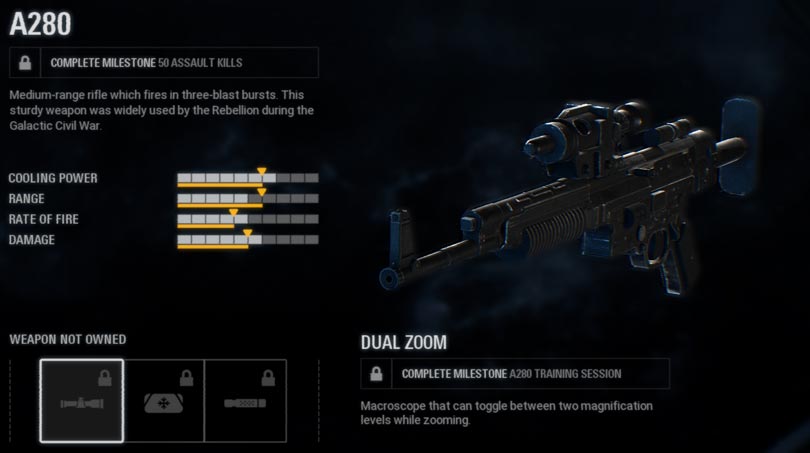
Task: Select the locked barrel attachment slot
Action: pos(245,400)
